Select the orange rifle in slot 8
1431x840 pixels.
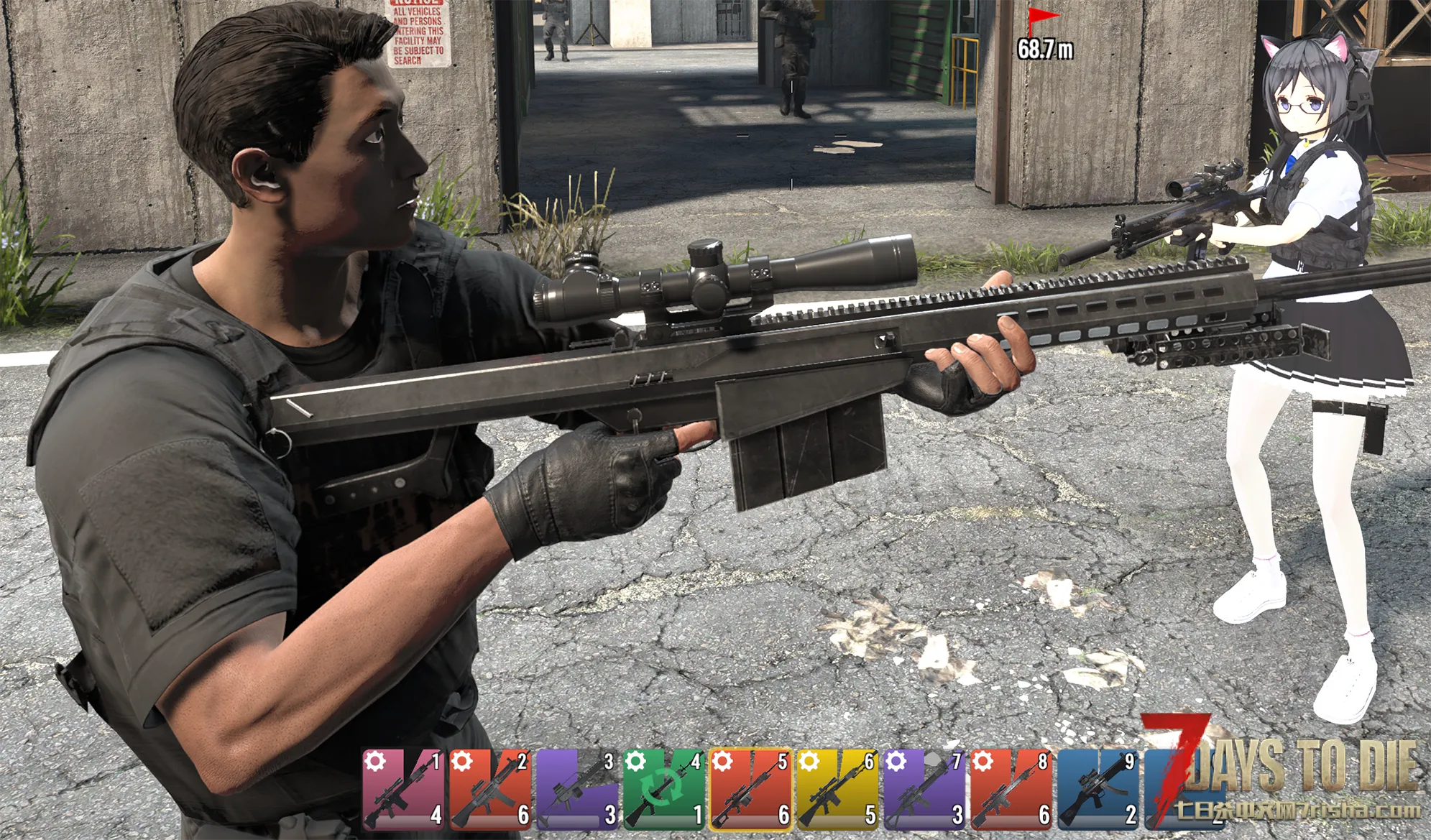1011,789
